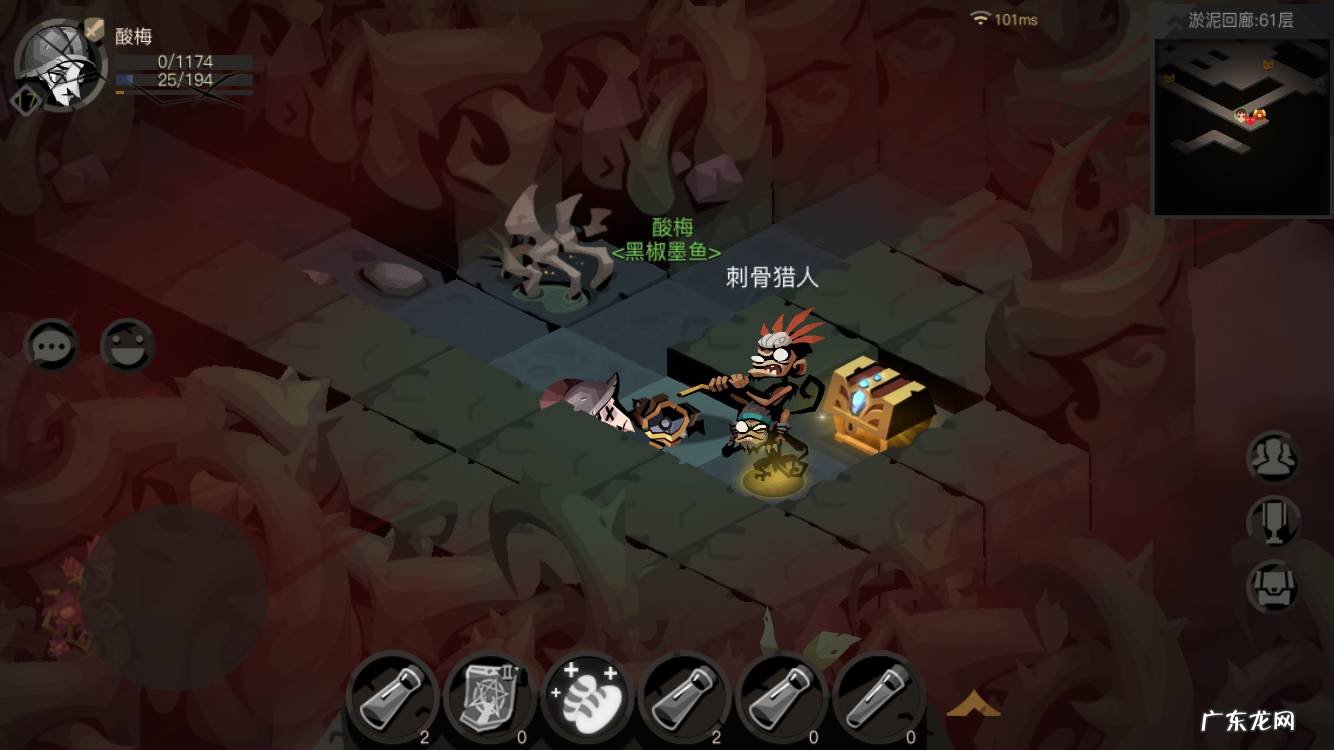This screenshot has height=750, width=1334.
Task: Use the pentagram scroll item slot
Action: pos(490,698)
